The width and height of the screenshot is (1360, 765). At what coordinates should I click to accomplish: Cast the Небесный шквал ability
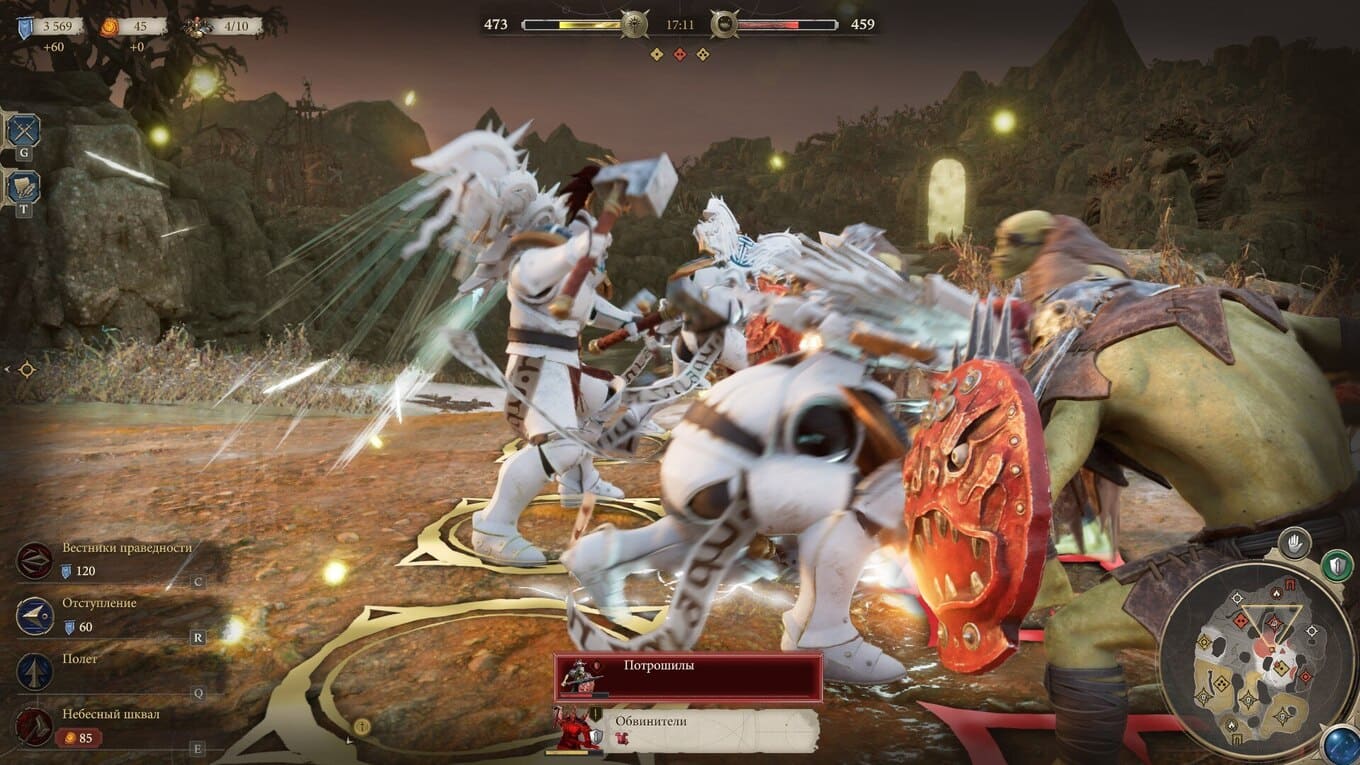pyautogui.click(x=36, y=726)
